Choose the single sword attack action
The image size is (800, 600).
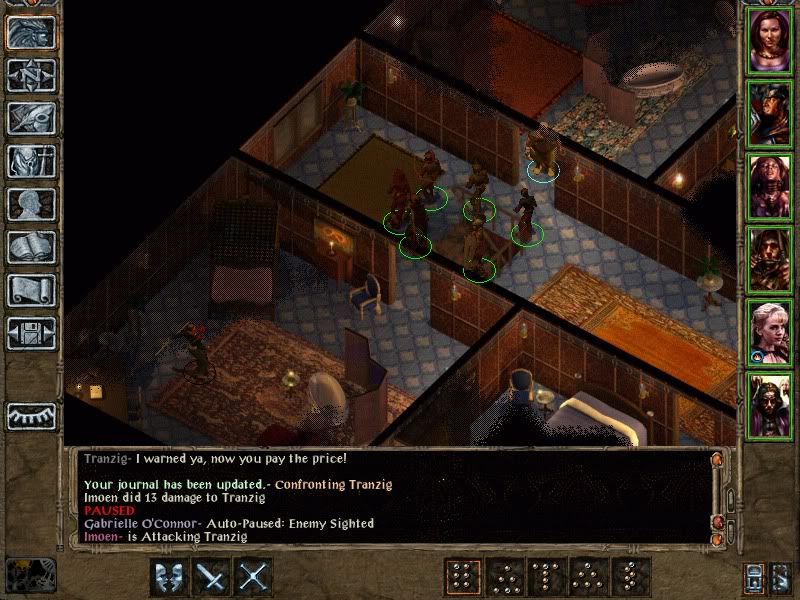click(x=212, y=577)
